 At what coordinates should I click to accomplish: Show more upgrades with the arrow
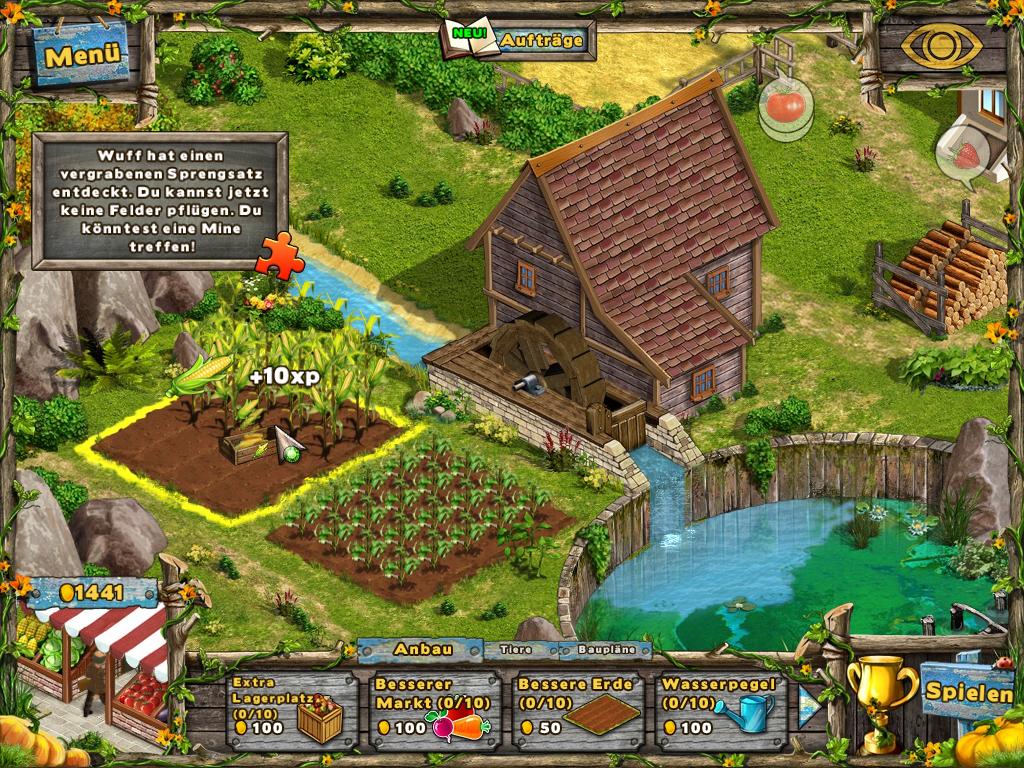808,706
